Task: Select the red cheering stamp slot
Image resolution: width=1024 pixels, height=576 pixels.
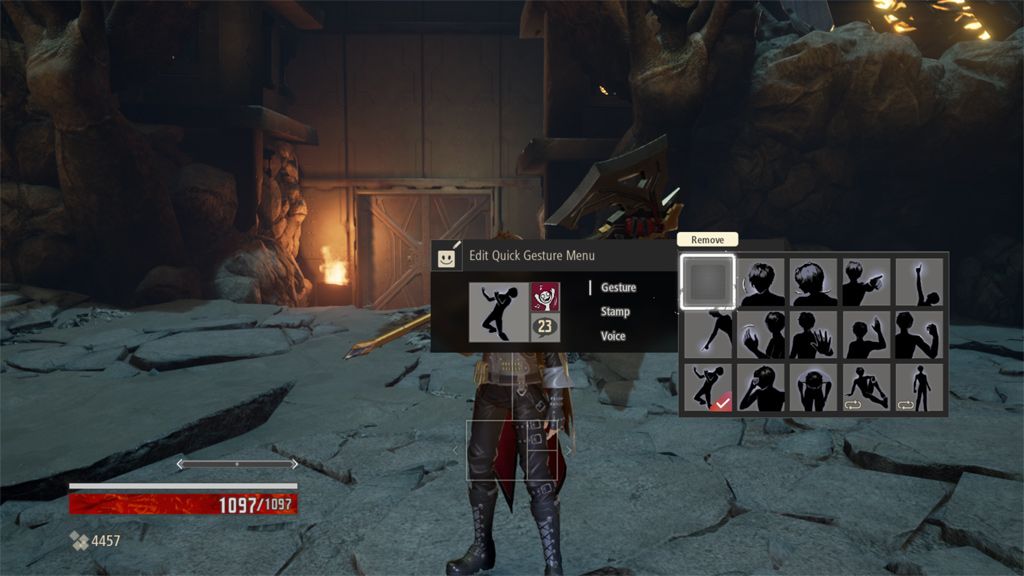Action: tap(545, 297)
